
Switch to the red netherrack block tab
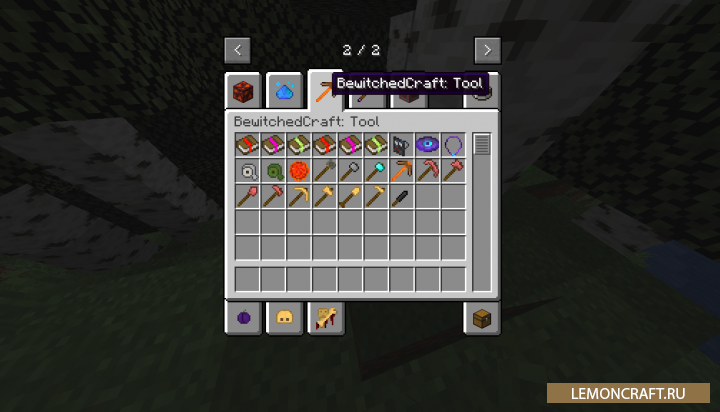[243, 90]
